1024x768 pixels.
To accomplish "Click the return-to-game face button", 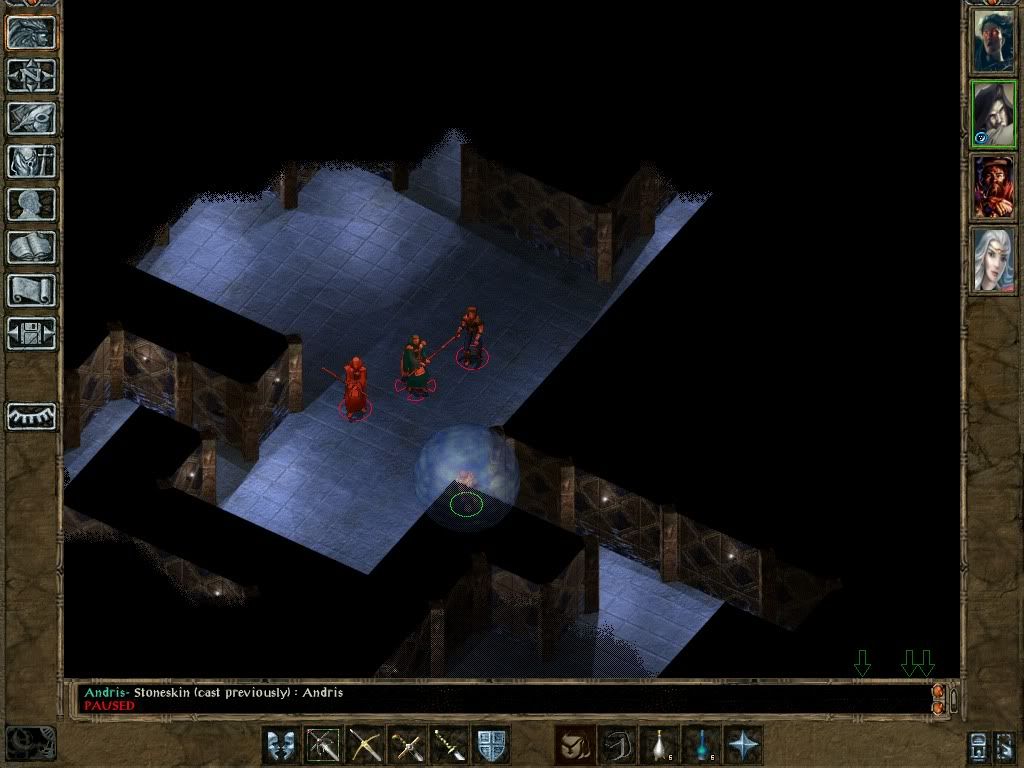I will pyautogui.click(x=32, y=32).
